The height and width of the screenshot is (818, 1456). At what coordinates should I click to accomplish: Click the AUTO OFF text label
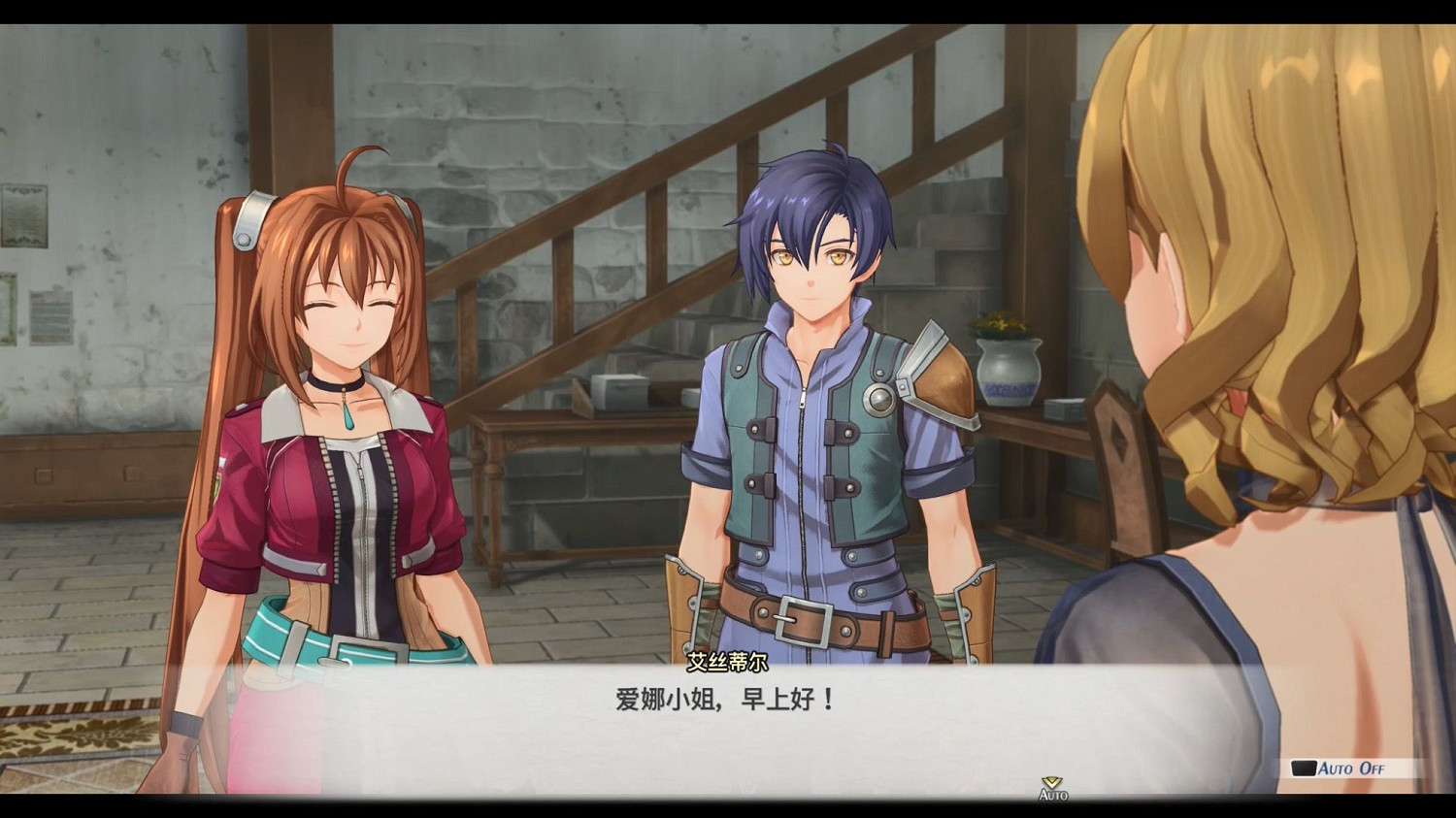(x=1351, y=769)
